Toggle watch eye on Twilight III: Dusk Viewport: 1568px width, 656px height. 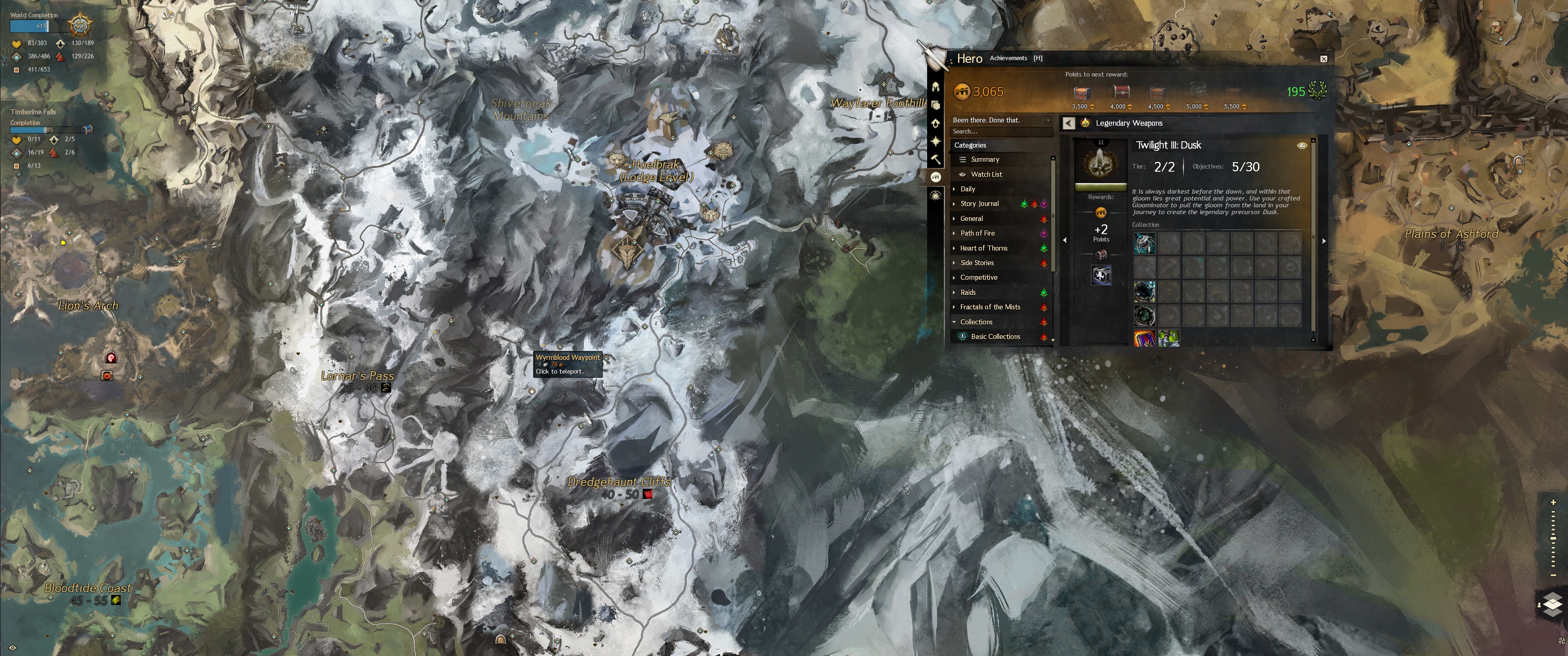(1302, 145)
